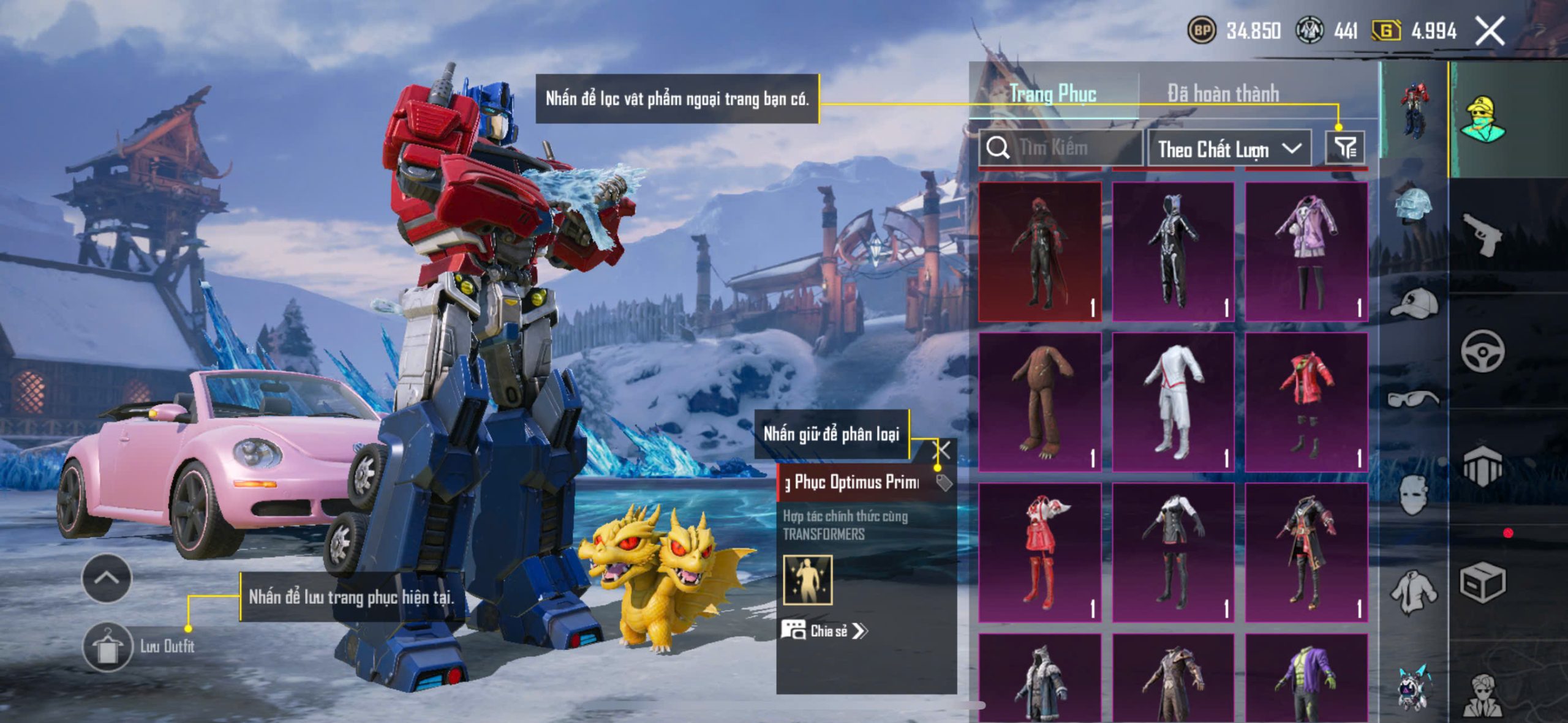Expand the round up-arrow button
The height and width of the screenshot is (723, 1568).
[x=107, y=578]
